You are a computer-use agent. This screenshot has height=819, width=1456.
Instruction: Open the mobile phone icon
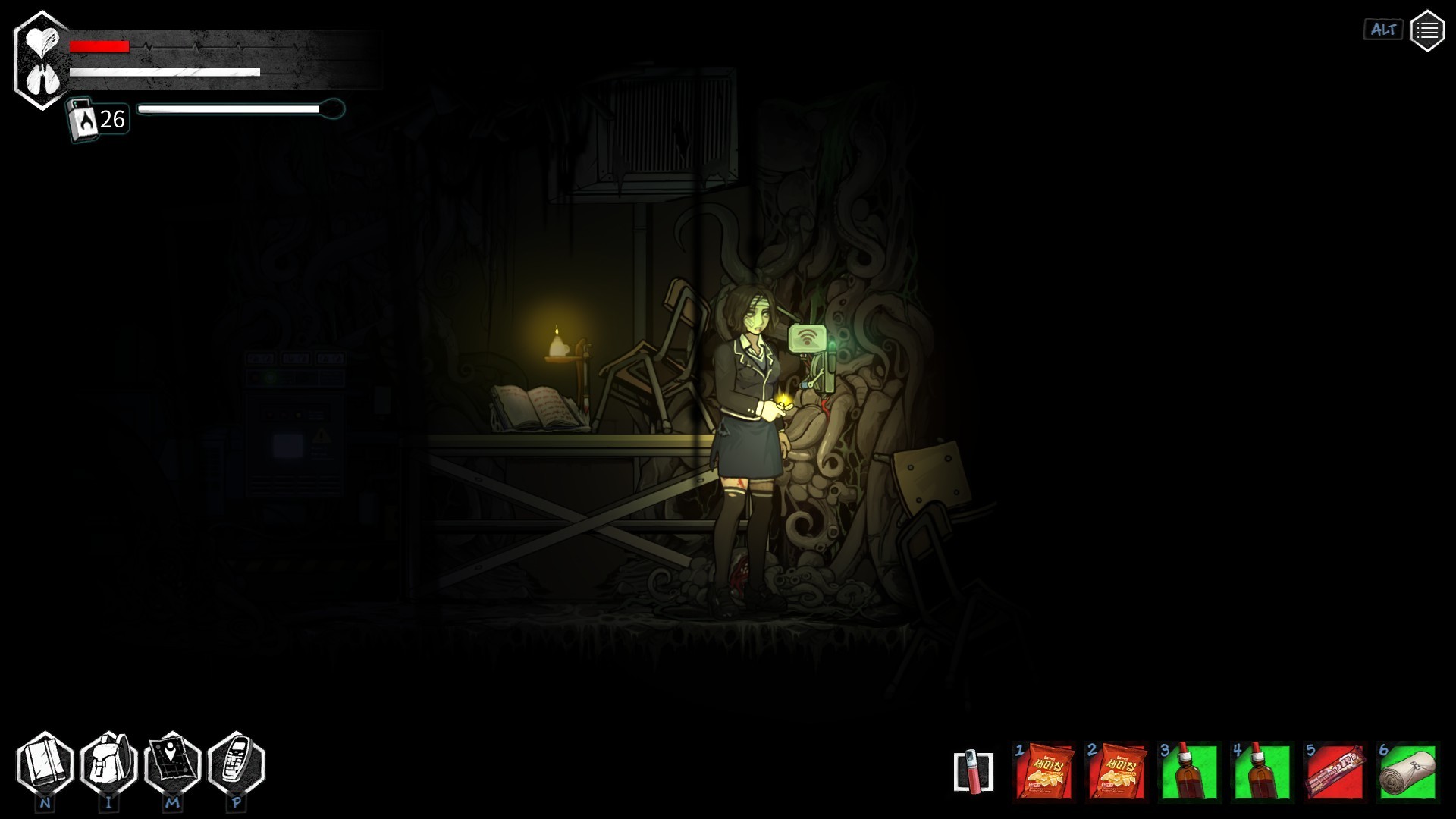coord(236,763)
